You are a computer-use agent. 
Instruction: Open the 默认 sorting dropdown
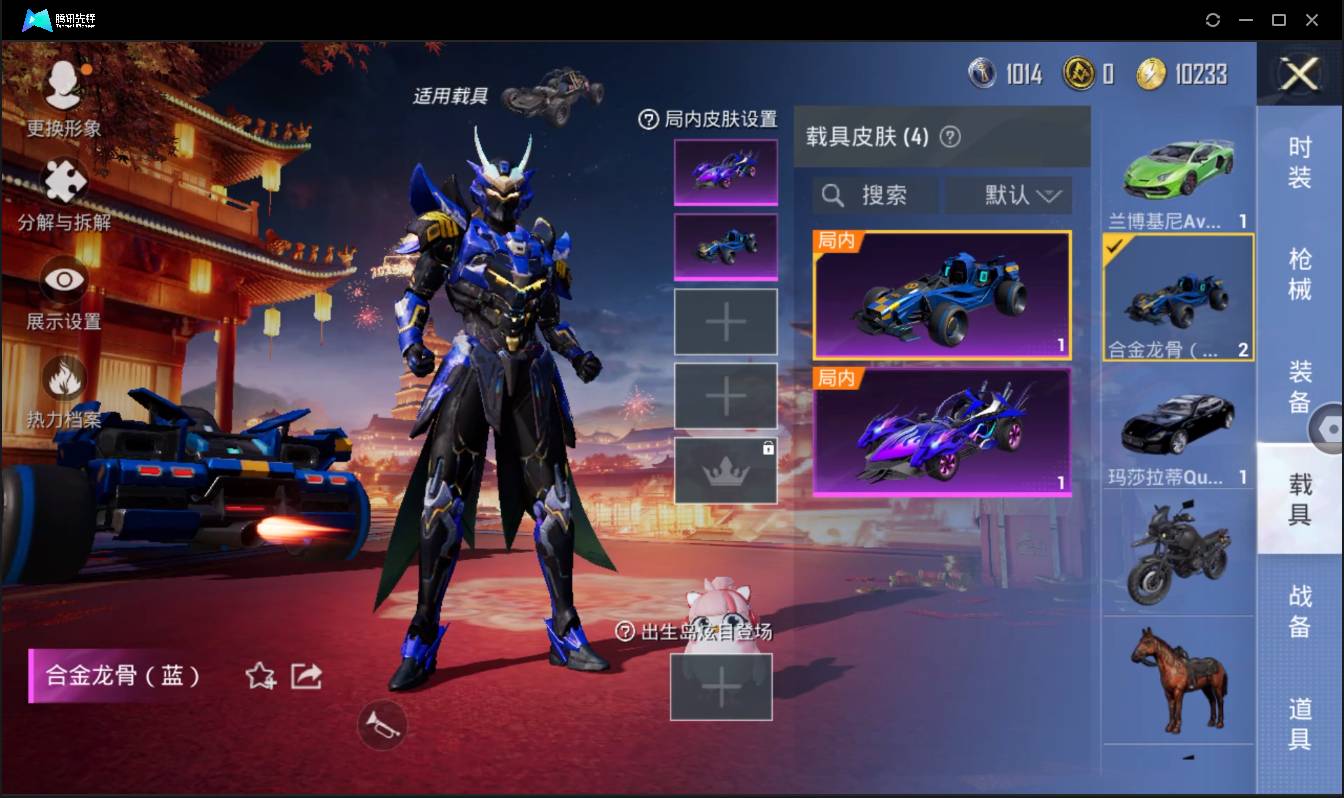click(x=1009, y=195)
